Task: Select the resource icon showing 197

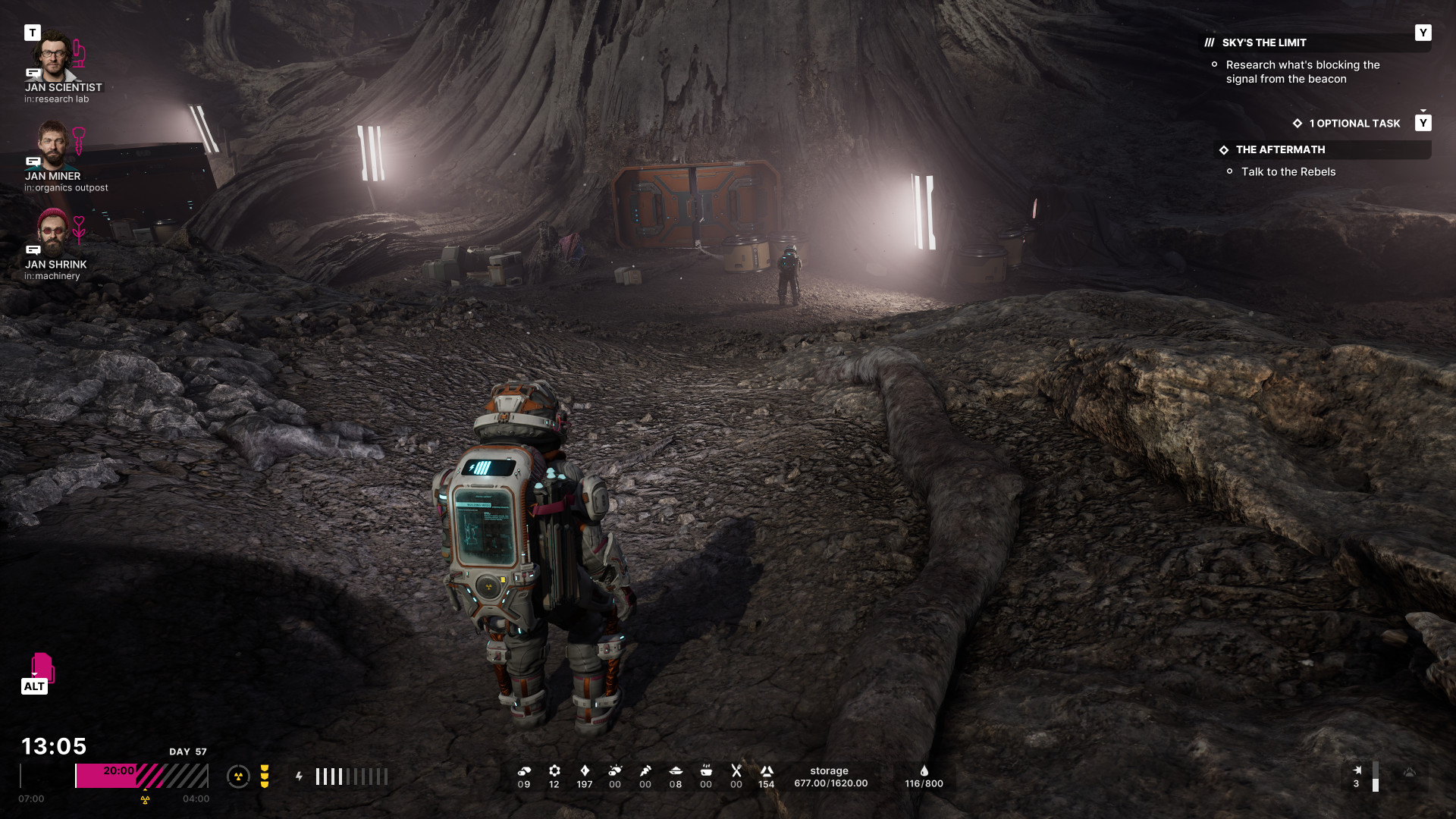Action: coord(585,771)
